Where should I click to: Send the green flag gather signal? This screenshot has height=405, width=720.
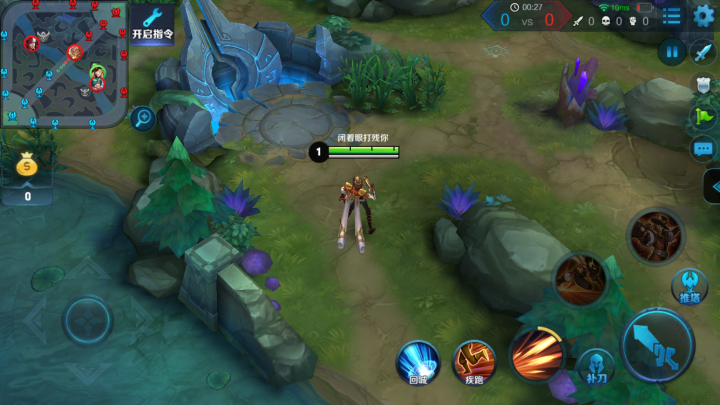tap(703, 116)
